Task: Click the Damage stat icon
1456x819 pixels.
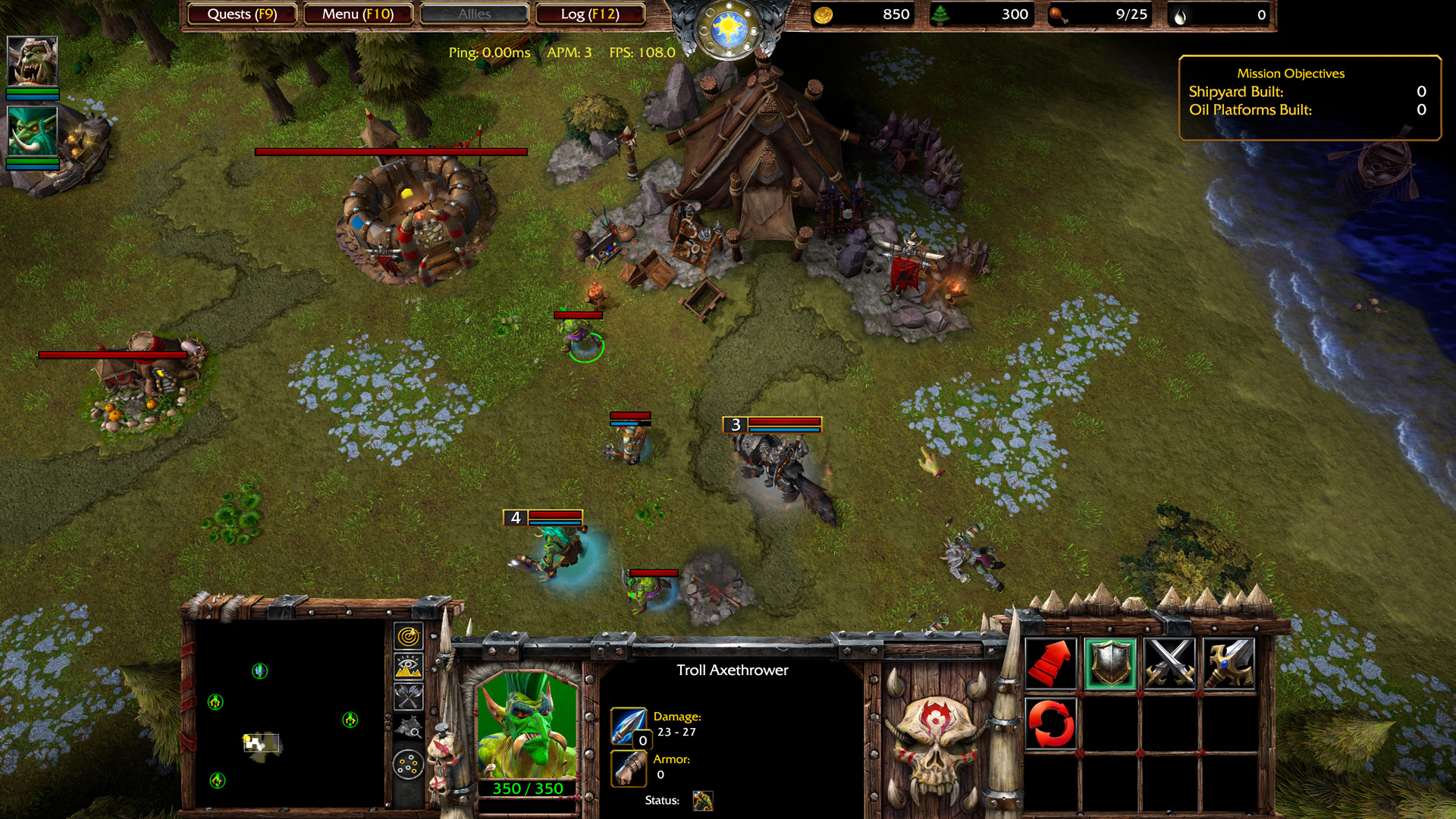Action: coord(629,726)
